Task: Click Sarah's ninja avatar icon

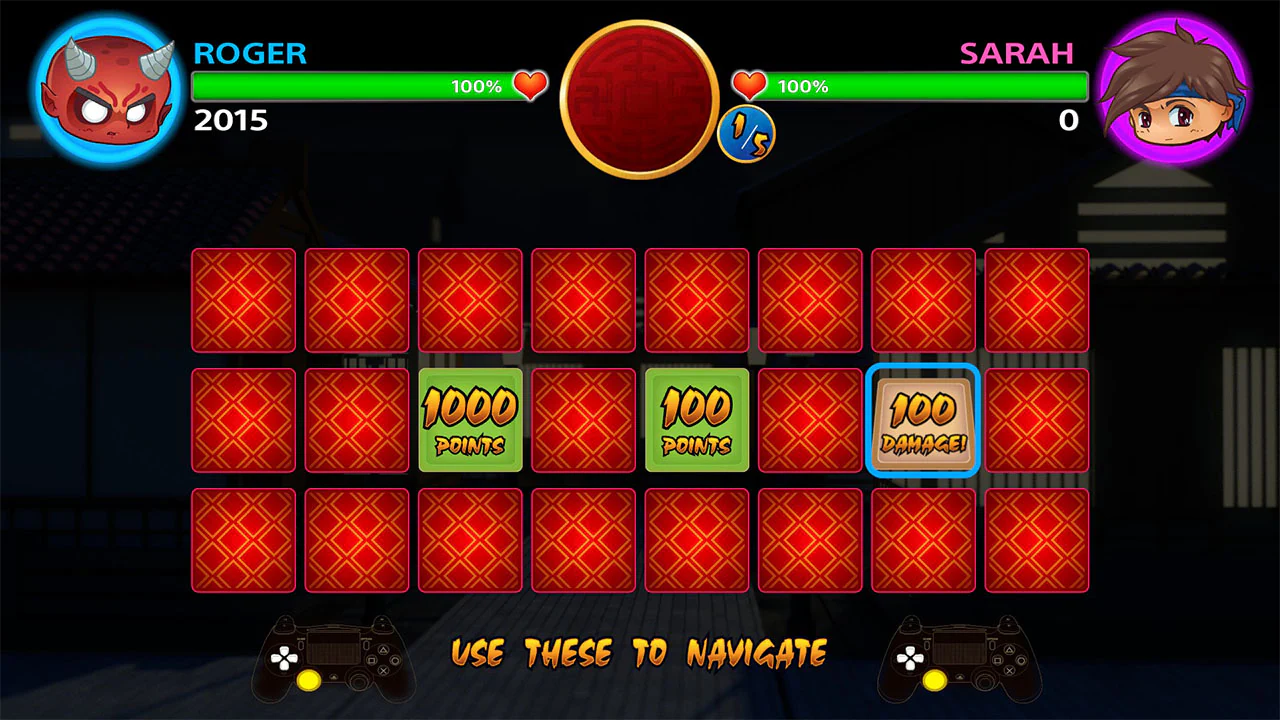Action: coord(1173,90)
